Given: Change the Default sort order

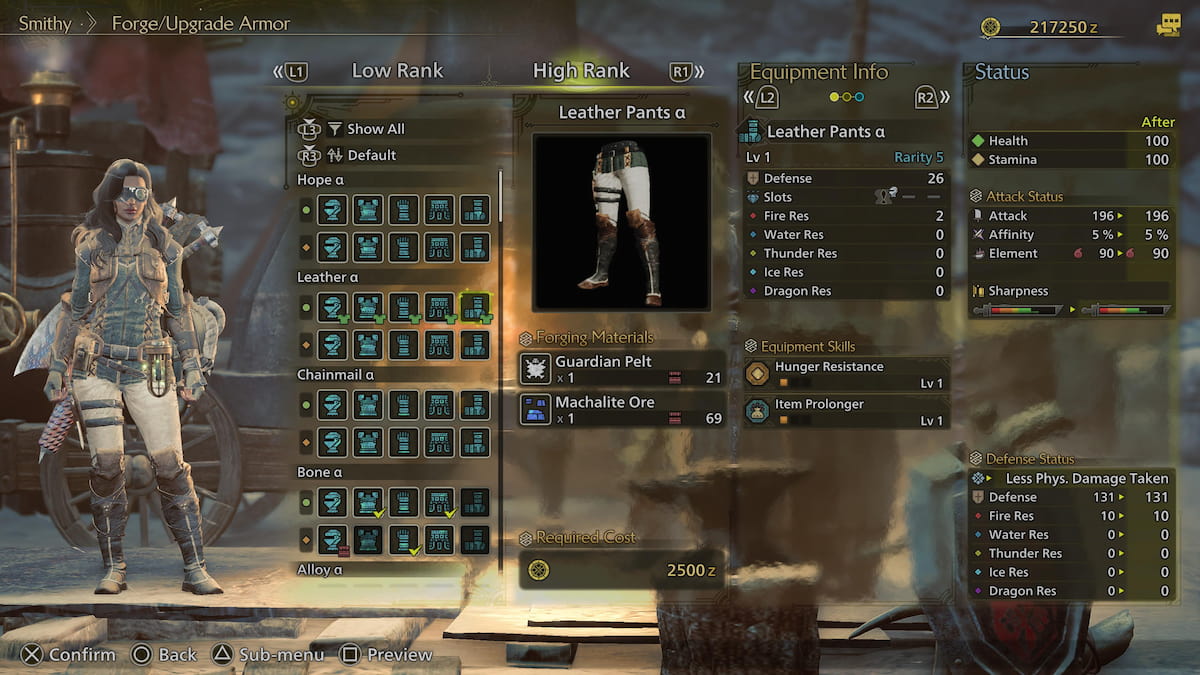Looking at the screenshot, I should pos(371,155).
